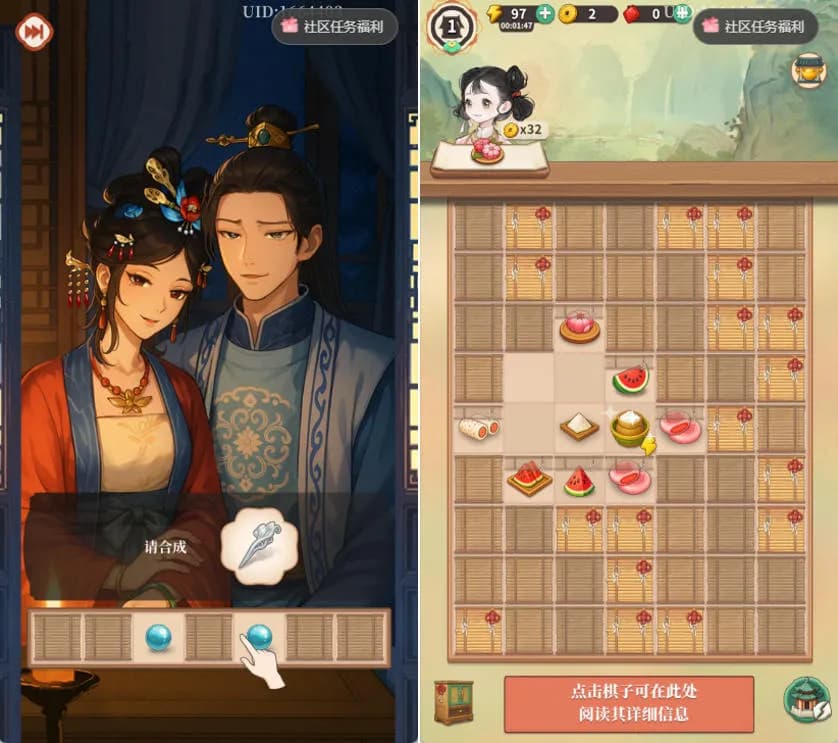The image size is (838, 743).
Task: Skip the cutscene with the fast-forward button
Action: 34,31
